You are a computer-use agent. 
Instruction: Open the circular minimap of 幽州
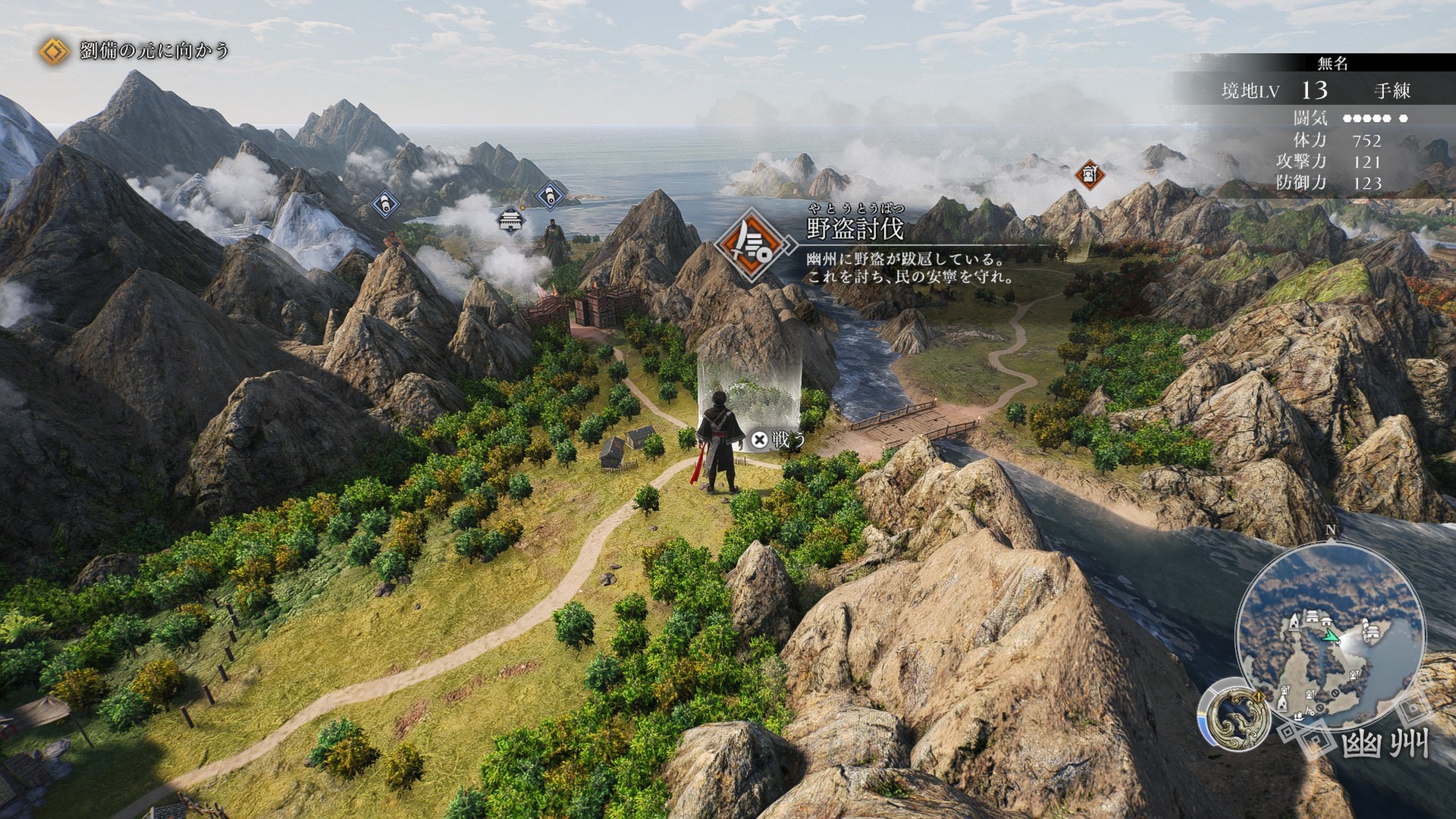tap(1329, 637)
